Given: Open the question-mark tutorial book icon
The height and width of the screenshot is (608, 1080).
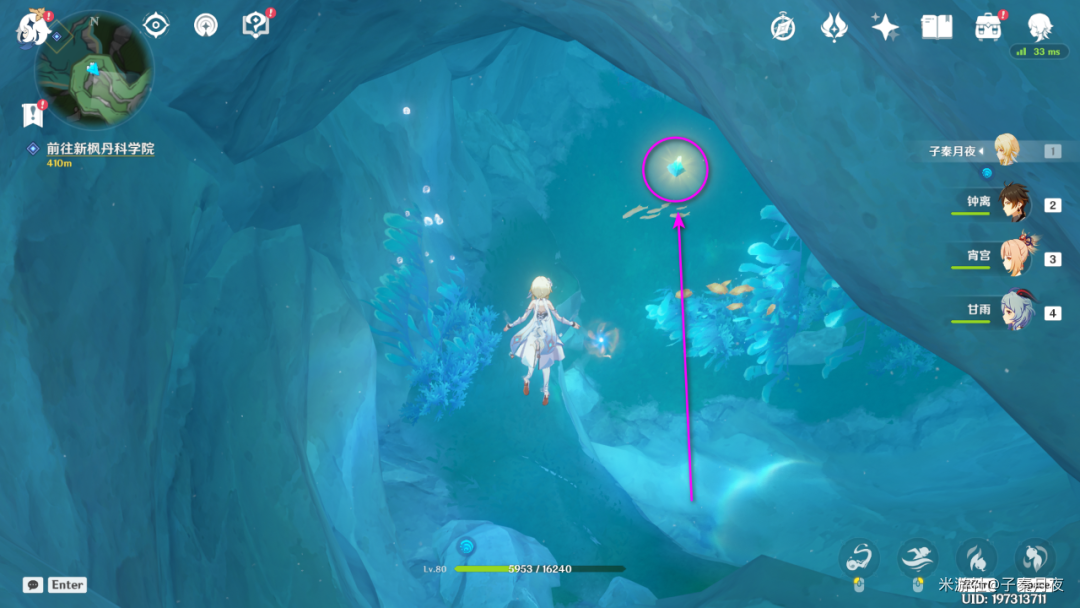Looking at the screenshot, I should click(x=256, y=25).
